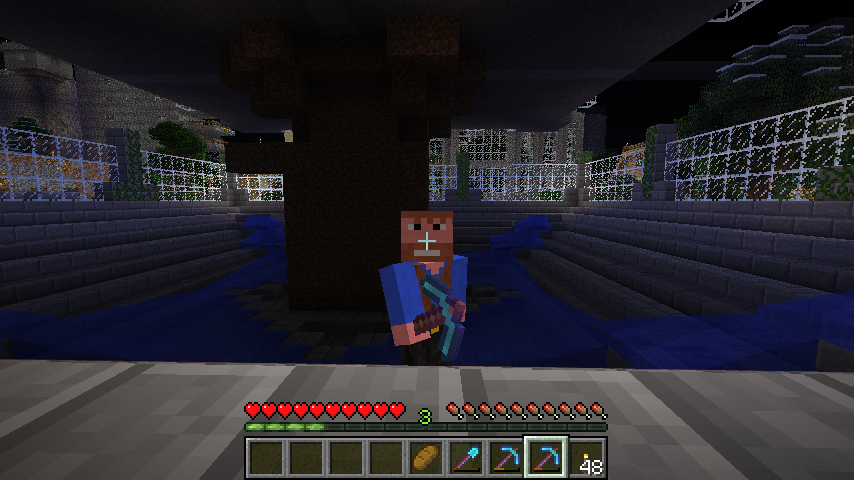Select the stack of 48 torches
This screenshot has width=854, height=480.
coord(586,458)
